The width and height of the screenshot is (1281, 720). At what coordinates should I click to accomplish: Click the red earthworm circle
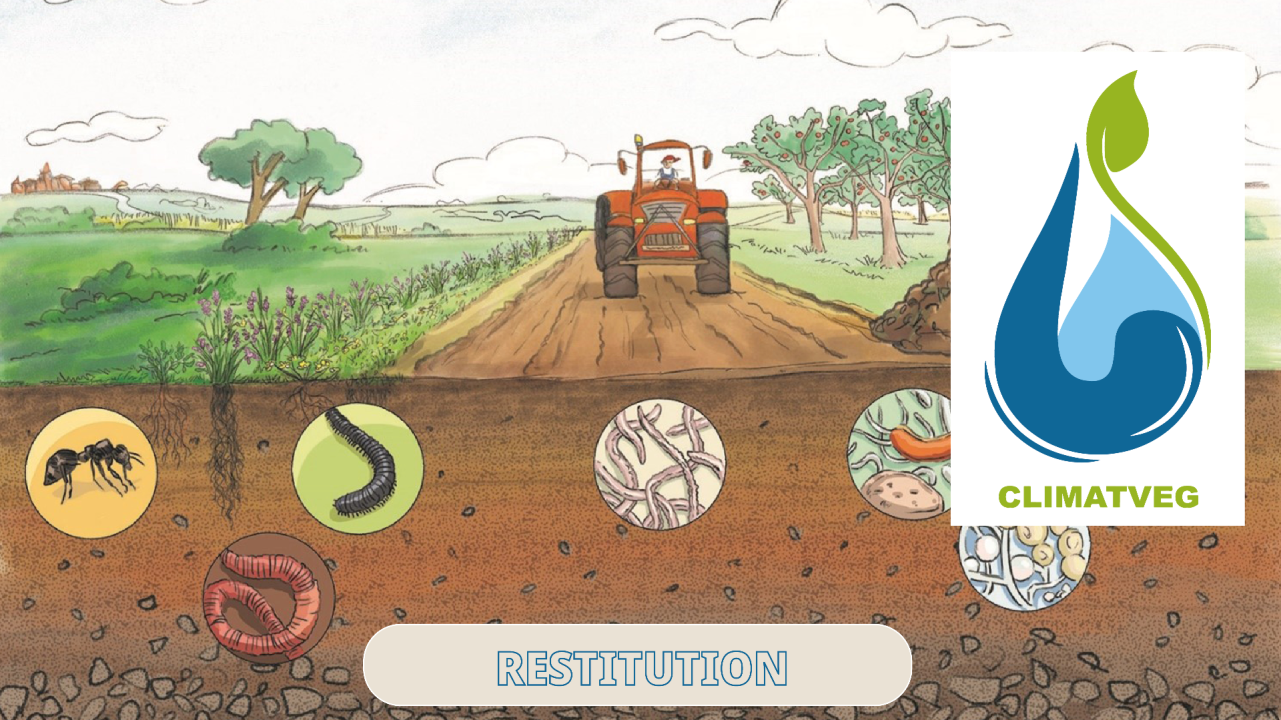[x=268, y=597]
